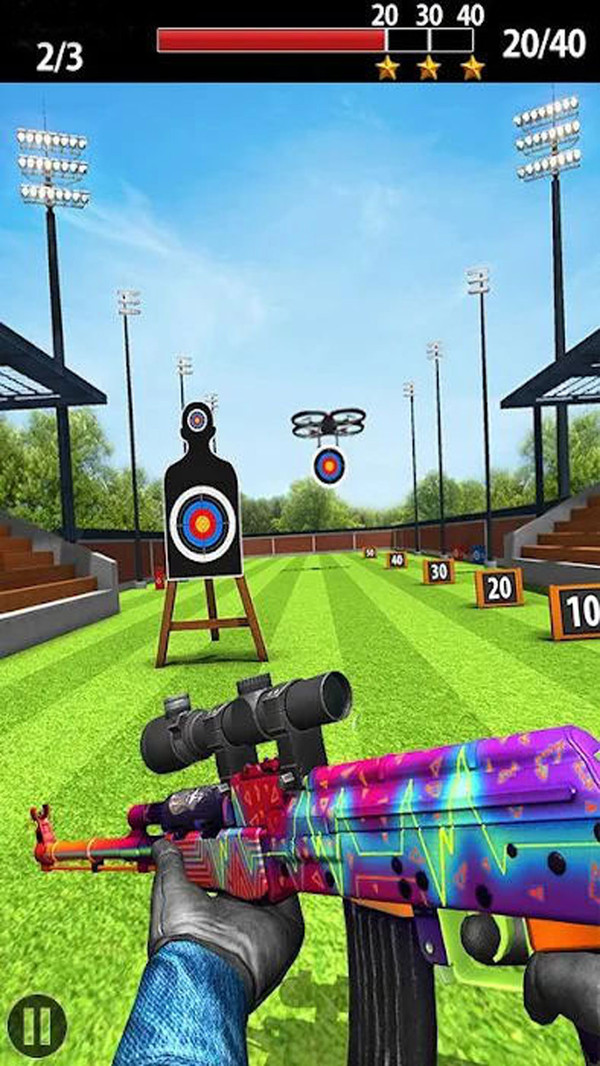
Task: Pause the game with the pause button
Action: click(37, 1024)
